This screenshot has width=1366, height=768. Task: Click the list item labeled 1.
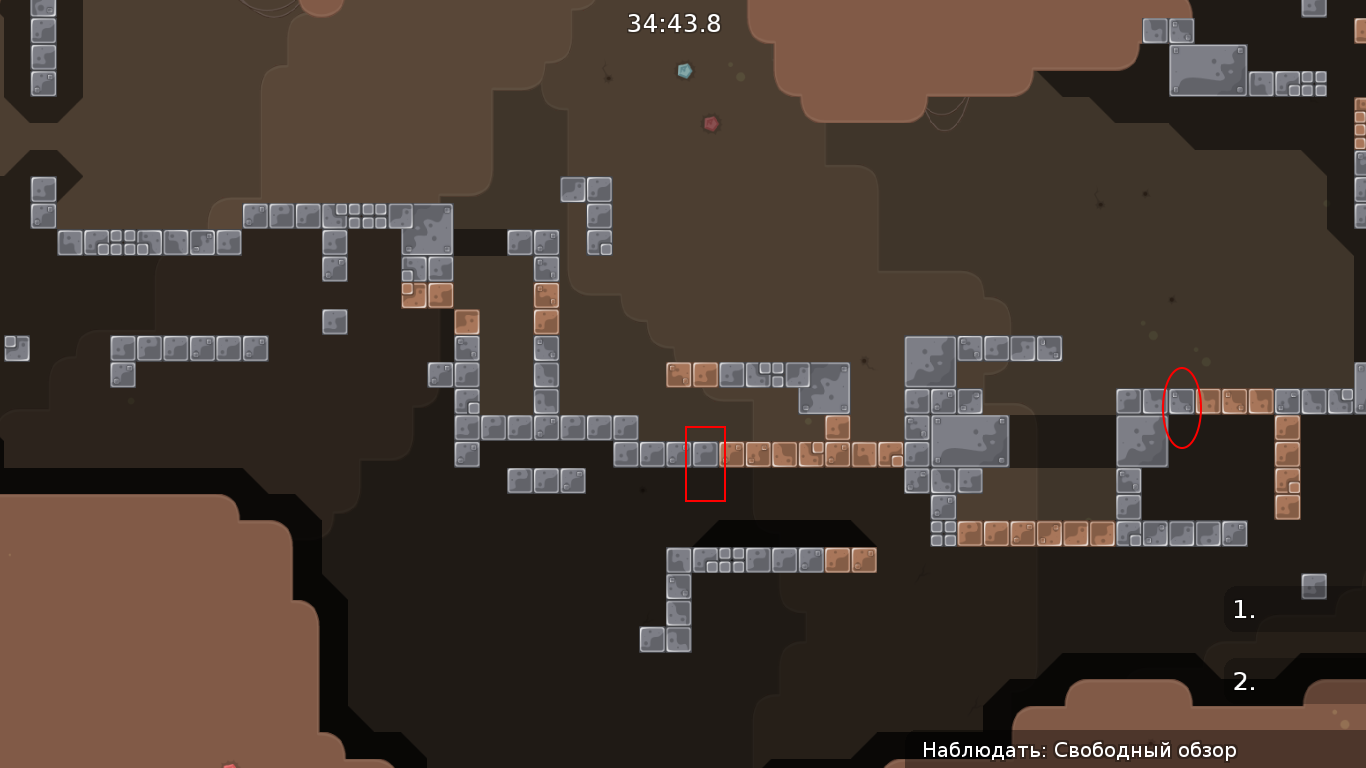coord(1244,608)
